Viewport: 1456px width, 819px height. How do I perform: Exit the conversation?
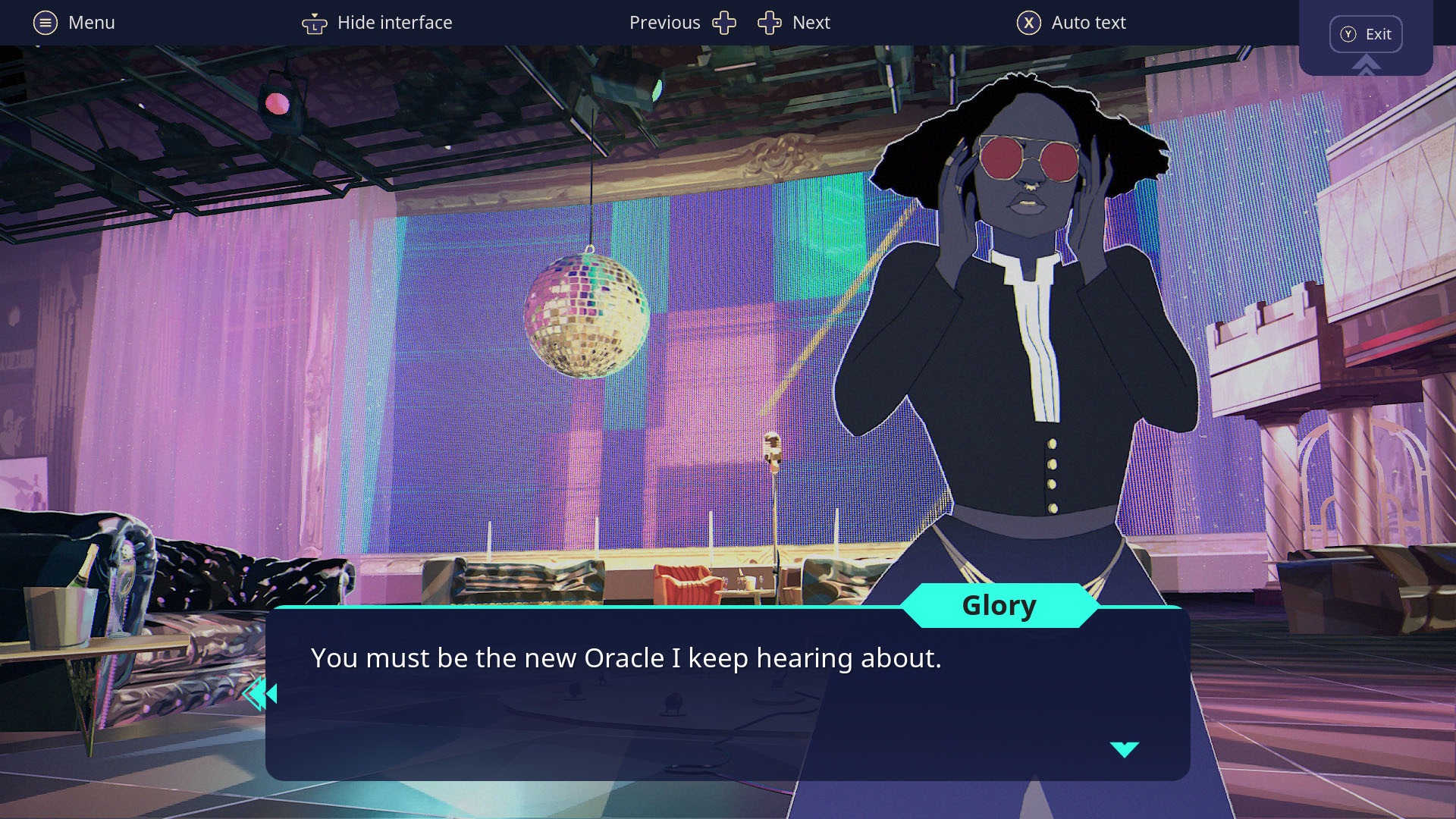tap(1365, 34)
